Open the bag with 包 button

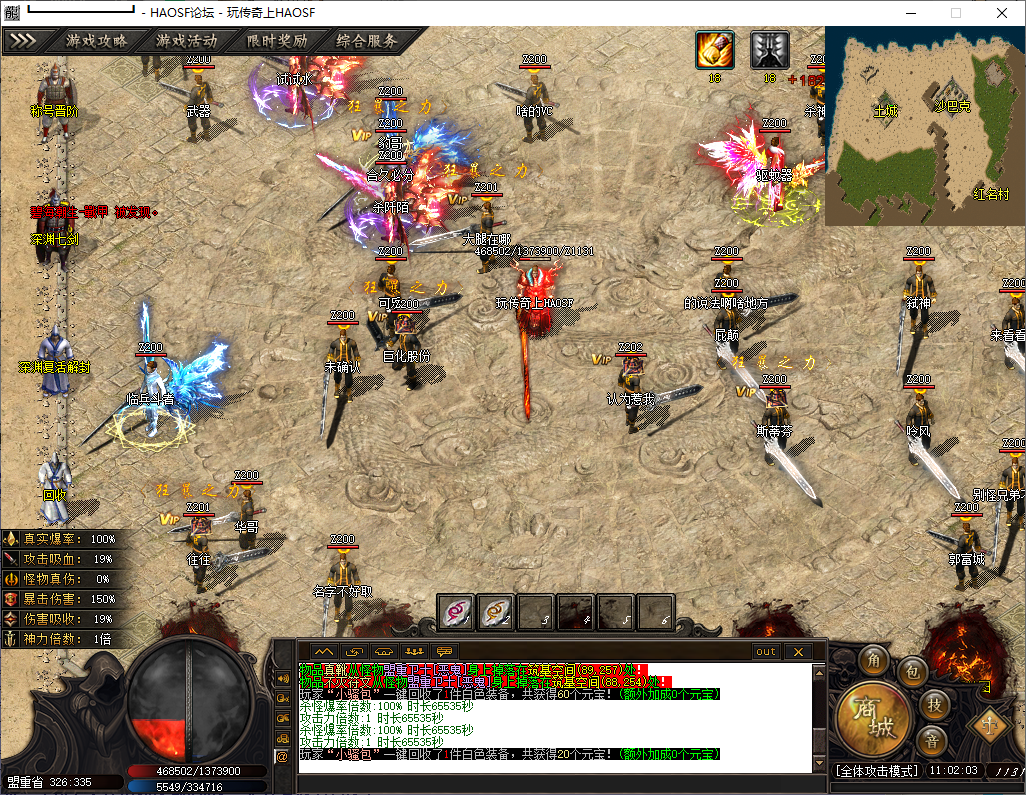tap(910, 673)
